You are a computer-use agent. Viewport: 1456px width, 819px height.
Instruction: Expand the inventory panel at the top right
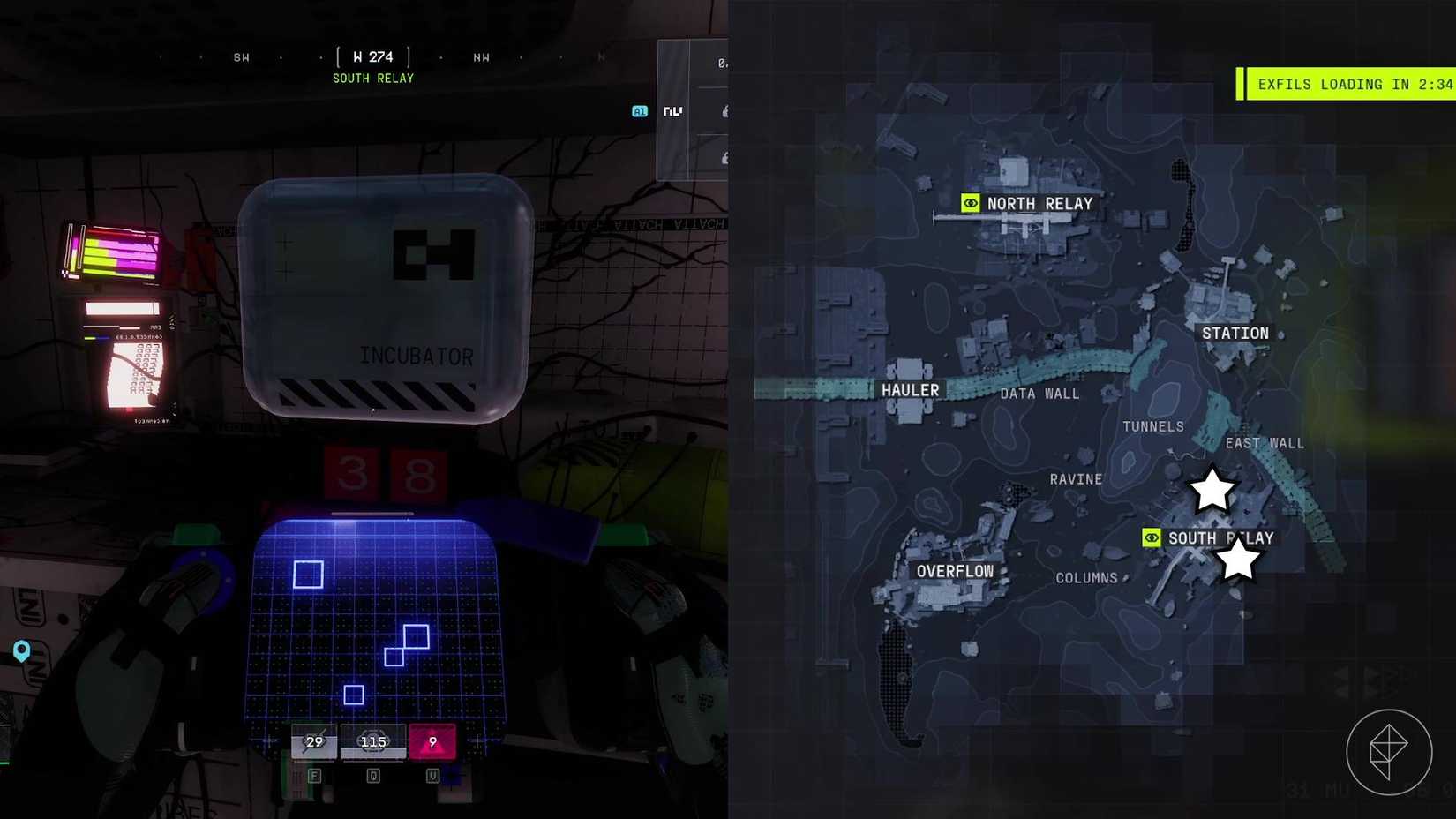point(693,110)
